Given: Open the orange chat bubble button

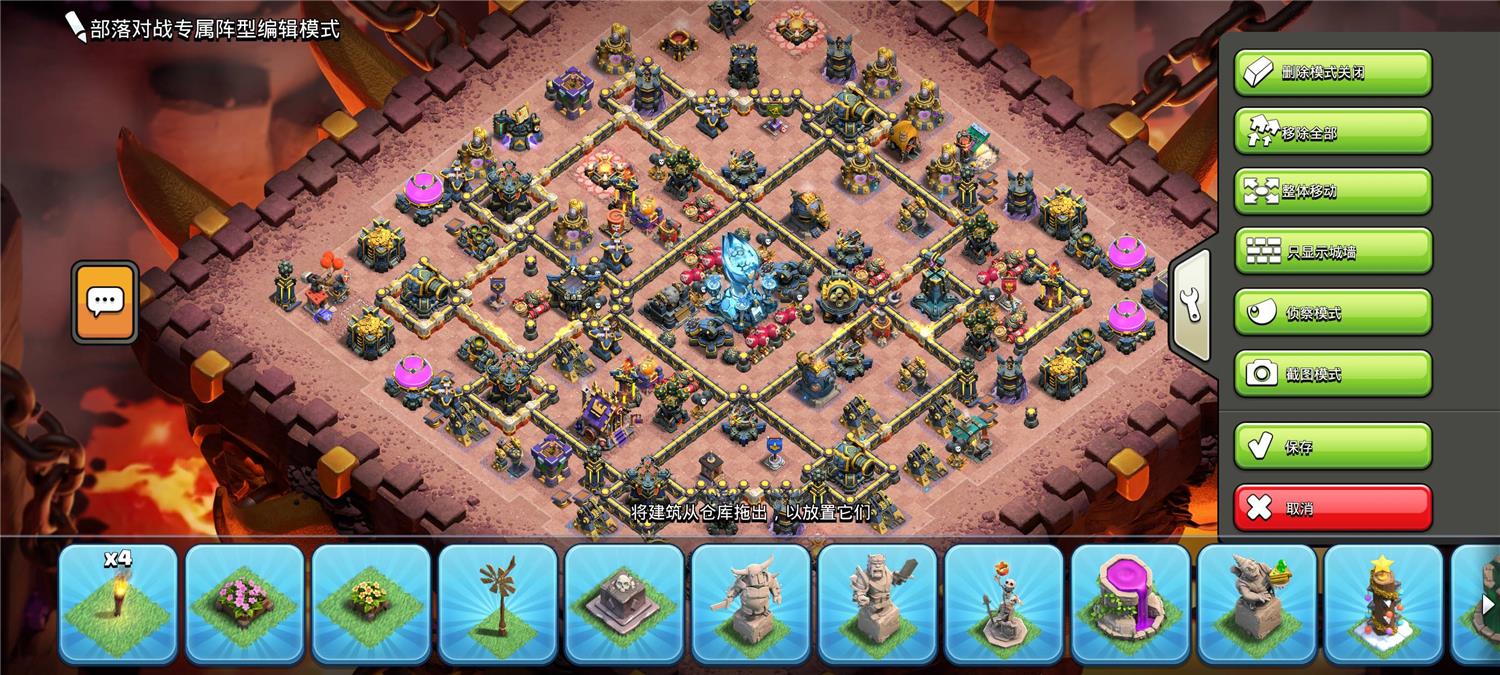Looking at the screenshot, I should point(105,301).
